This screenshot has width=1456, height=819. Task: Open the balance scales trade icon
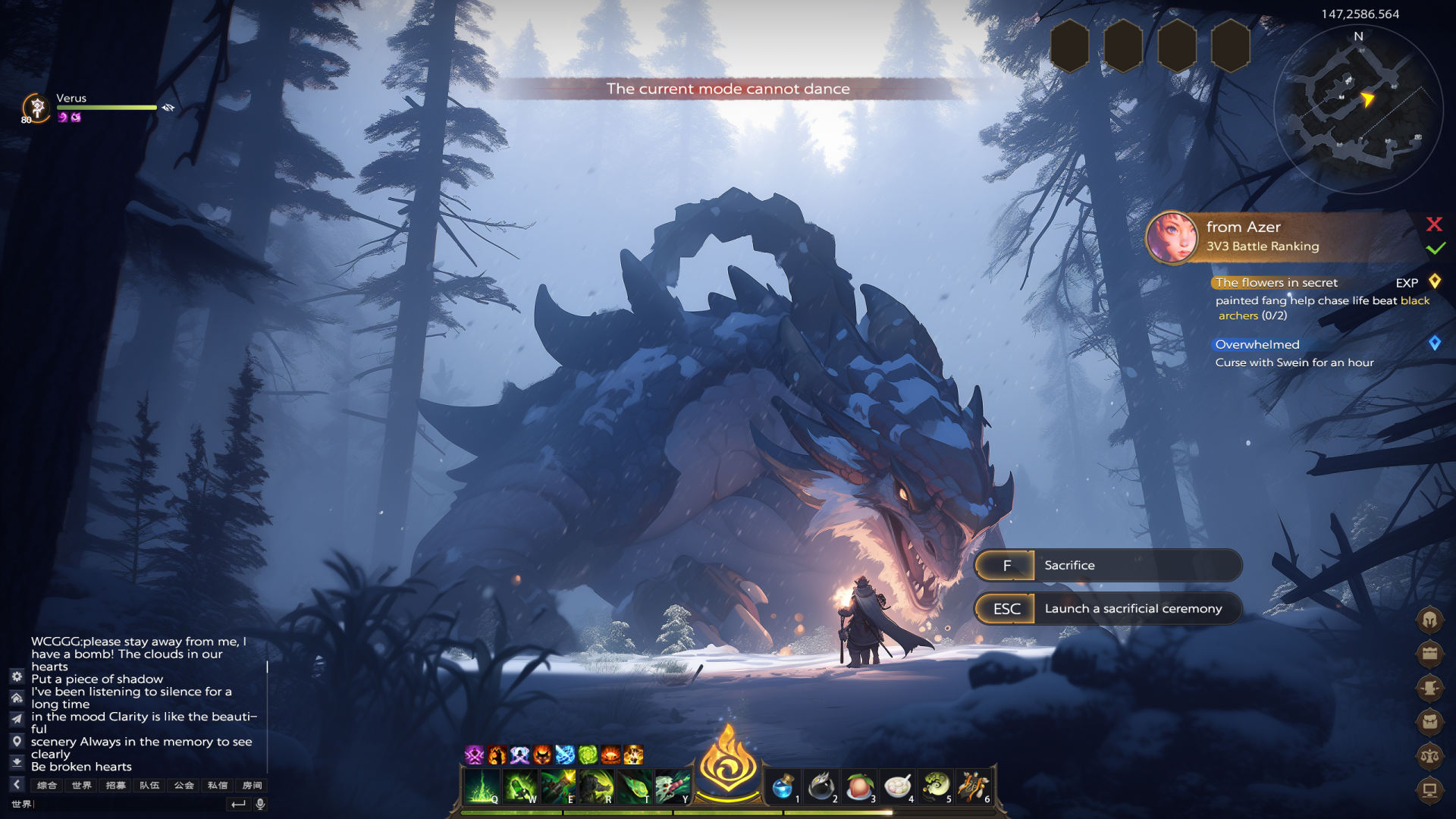[1429, 755]
